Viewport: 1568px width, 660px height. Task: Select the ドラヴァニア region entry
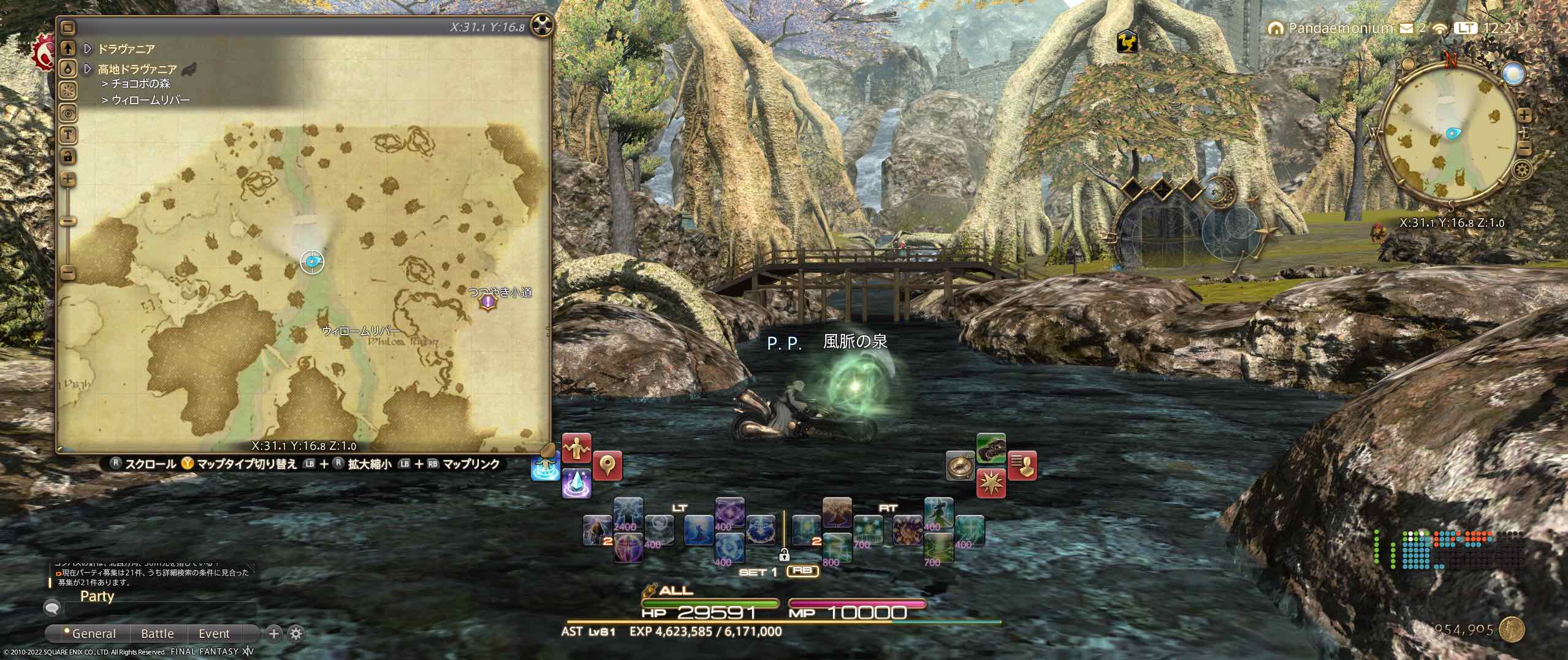126,48
